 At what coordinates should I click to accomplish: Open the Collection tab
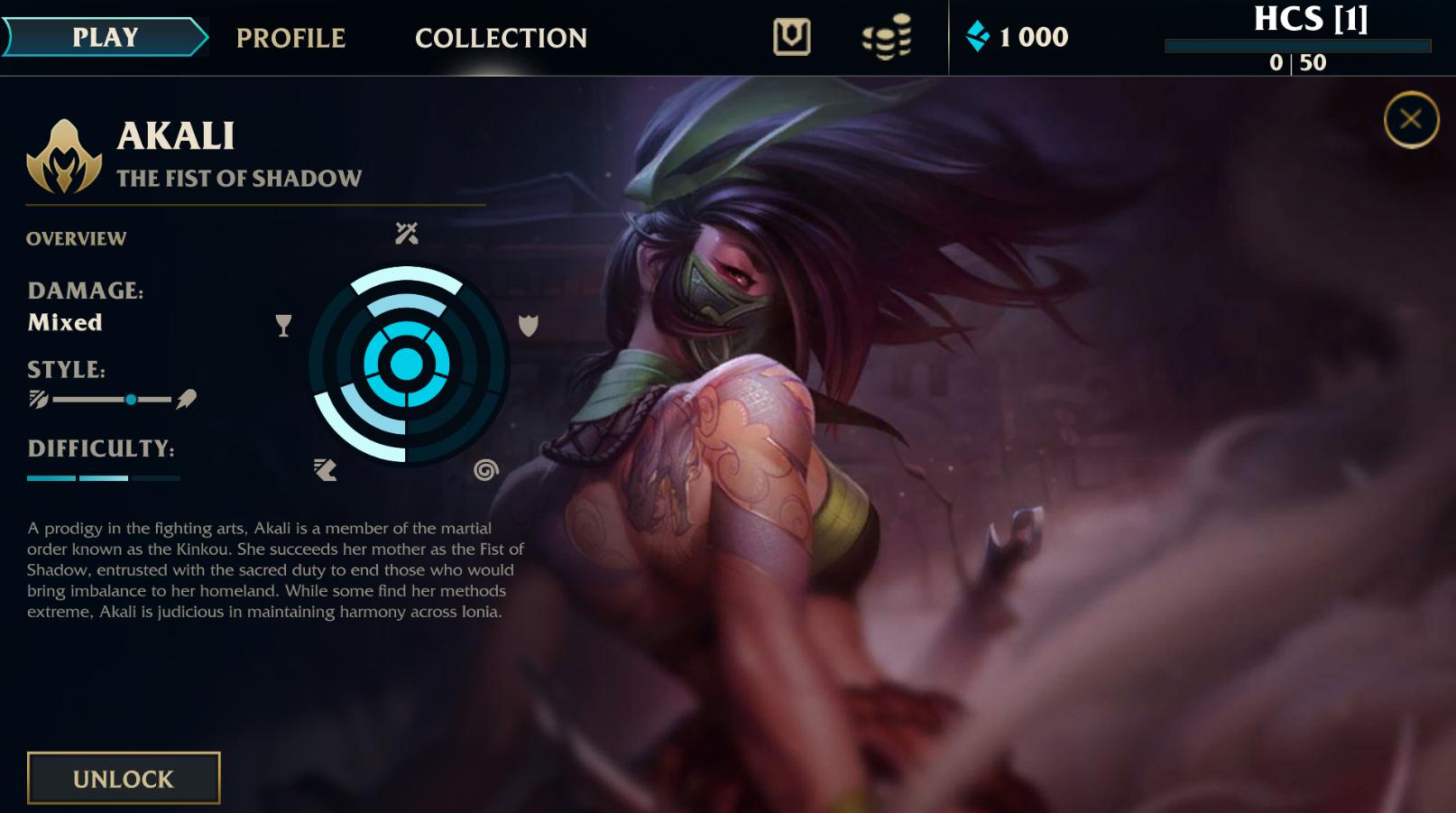pyautogui.click(x=501, y=38)
